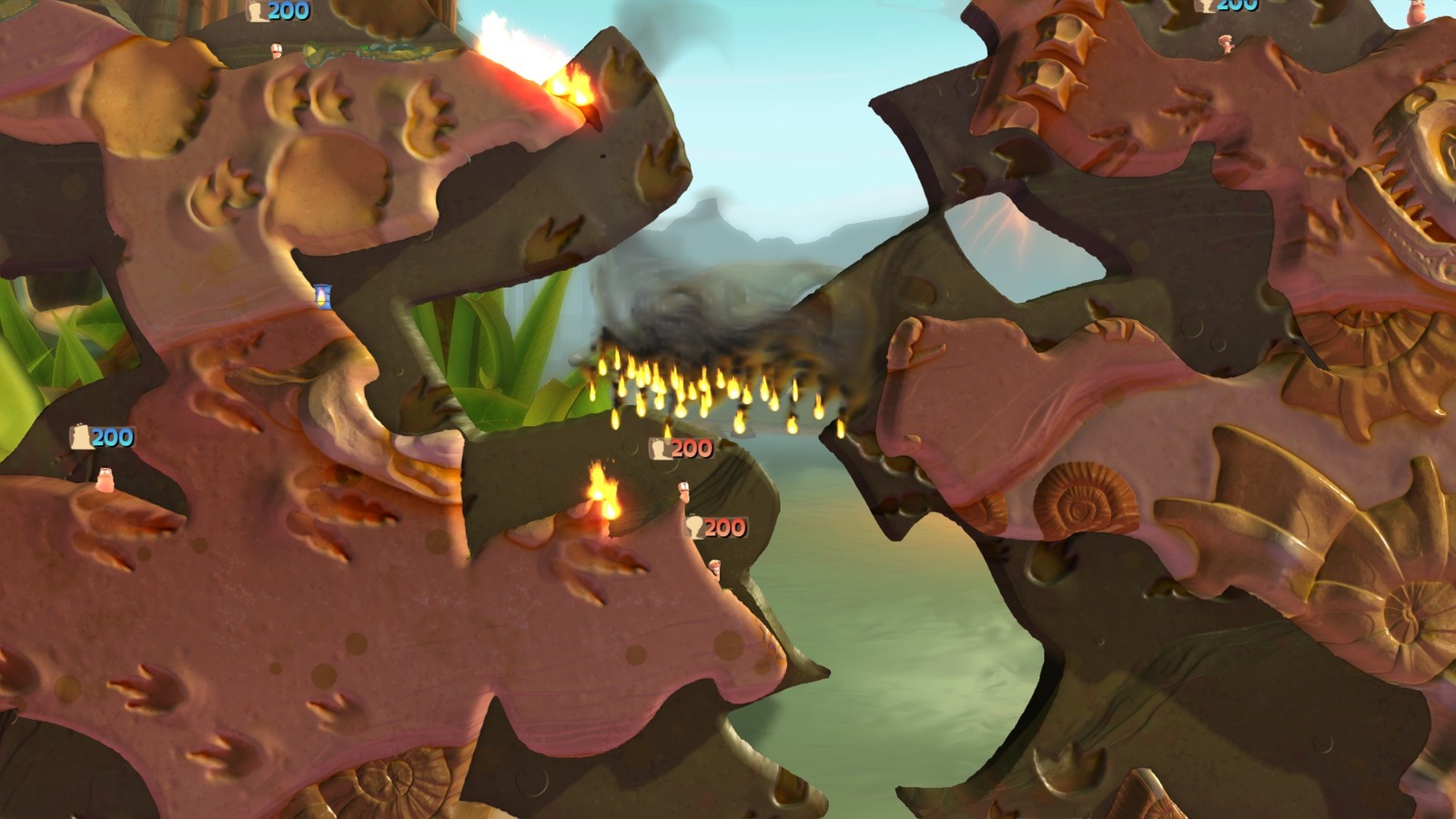The height and width of the screenshot is (819, 1456).
Task: Click the small fire on the central ledge
Action: 602,497
